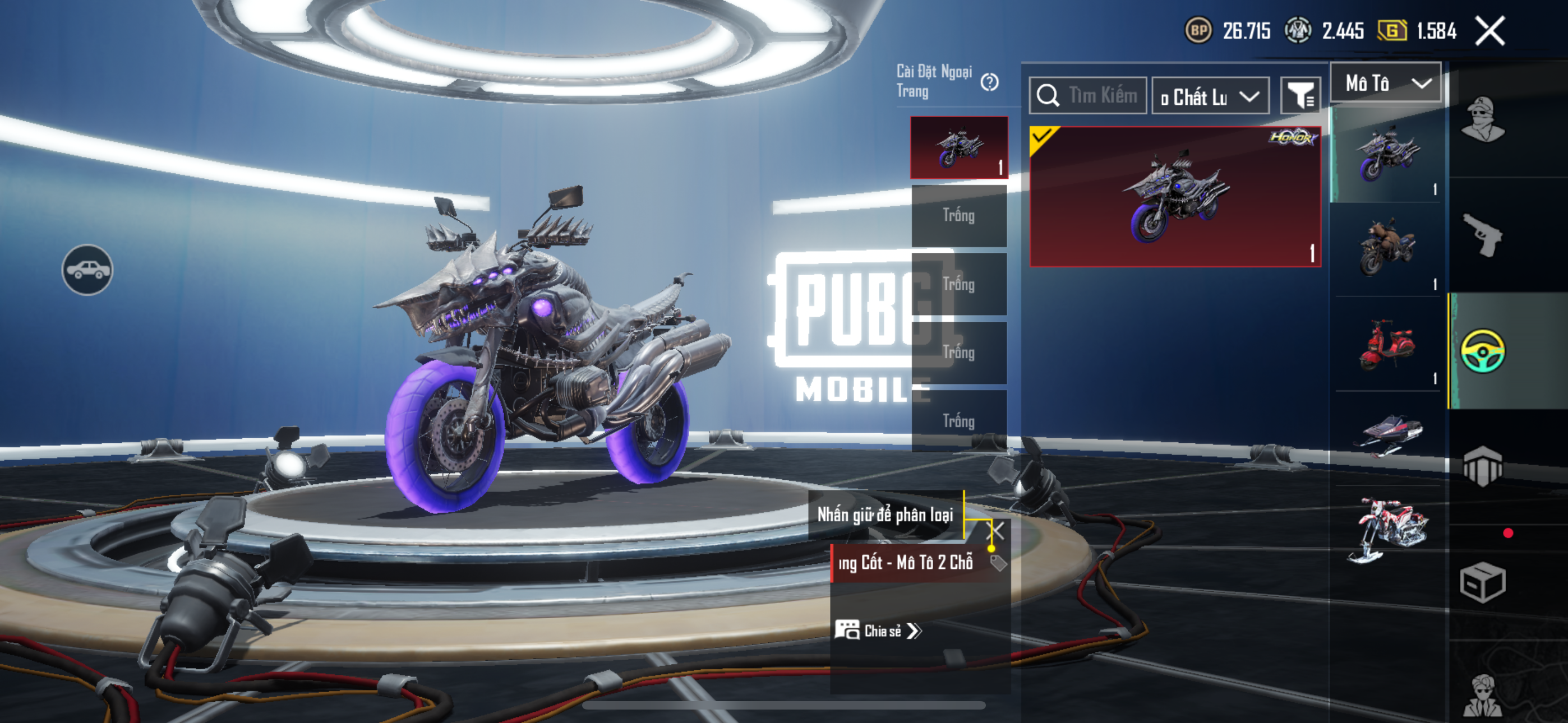Open the Mô Tô vehicle type dropdown
1568x723 pixels.
click(x=1385, y=83)
